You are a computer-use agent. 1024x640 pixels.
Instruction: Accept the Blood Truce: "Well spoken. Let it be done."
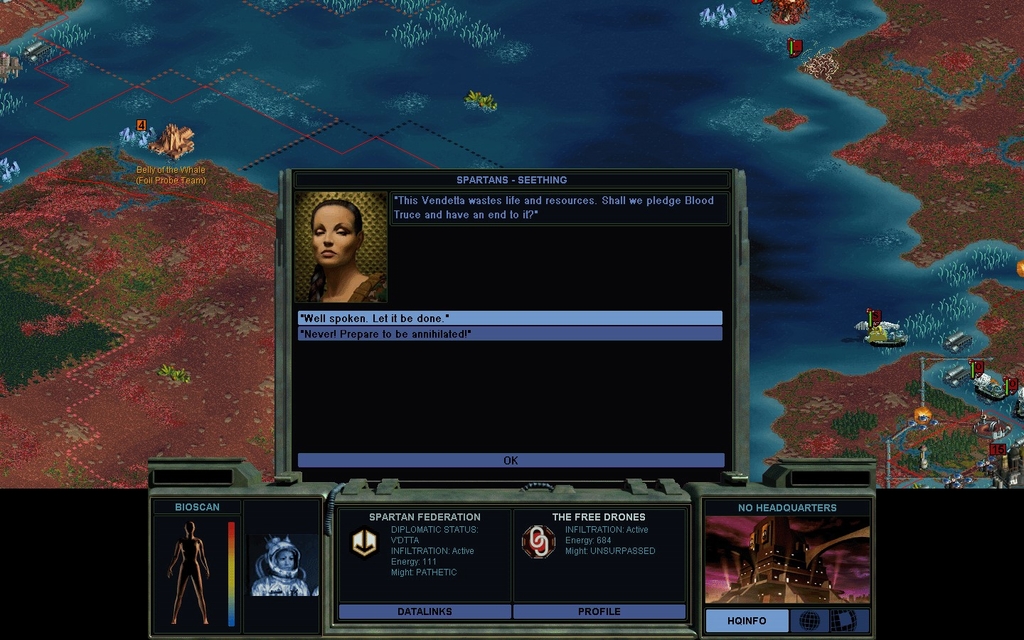[510, 318]
